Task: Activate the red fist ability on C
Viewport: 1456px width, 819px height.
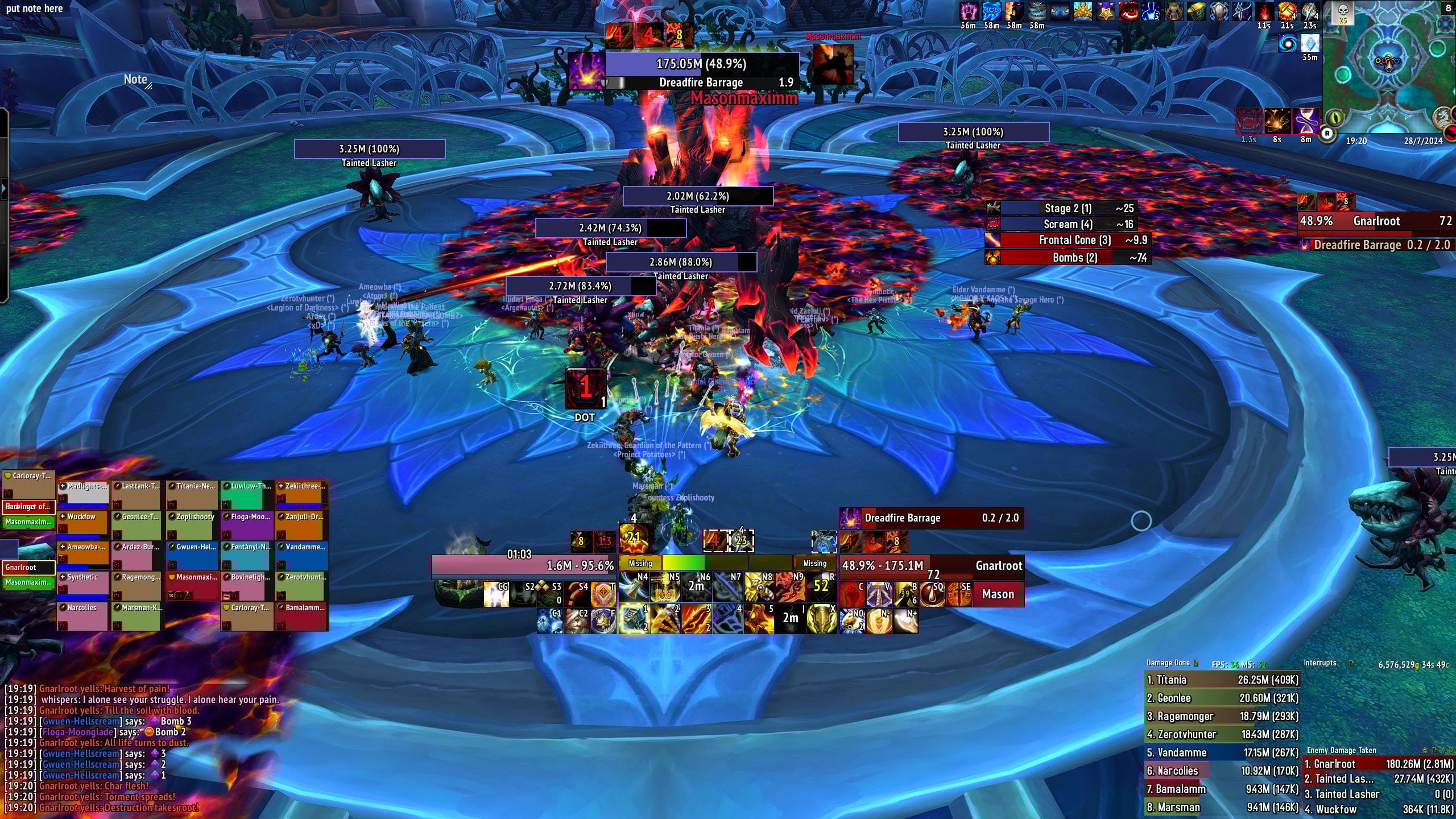Action: pyautogui.click(x=851, y=594)
